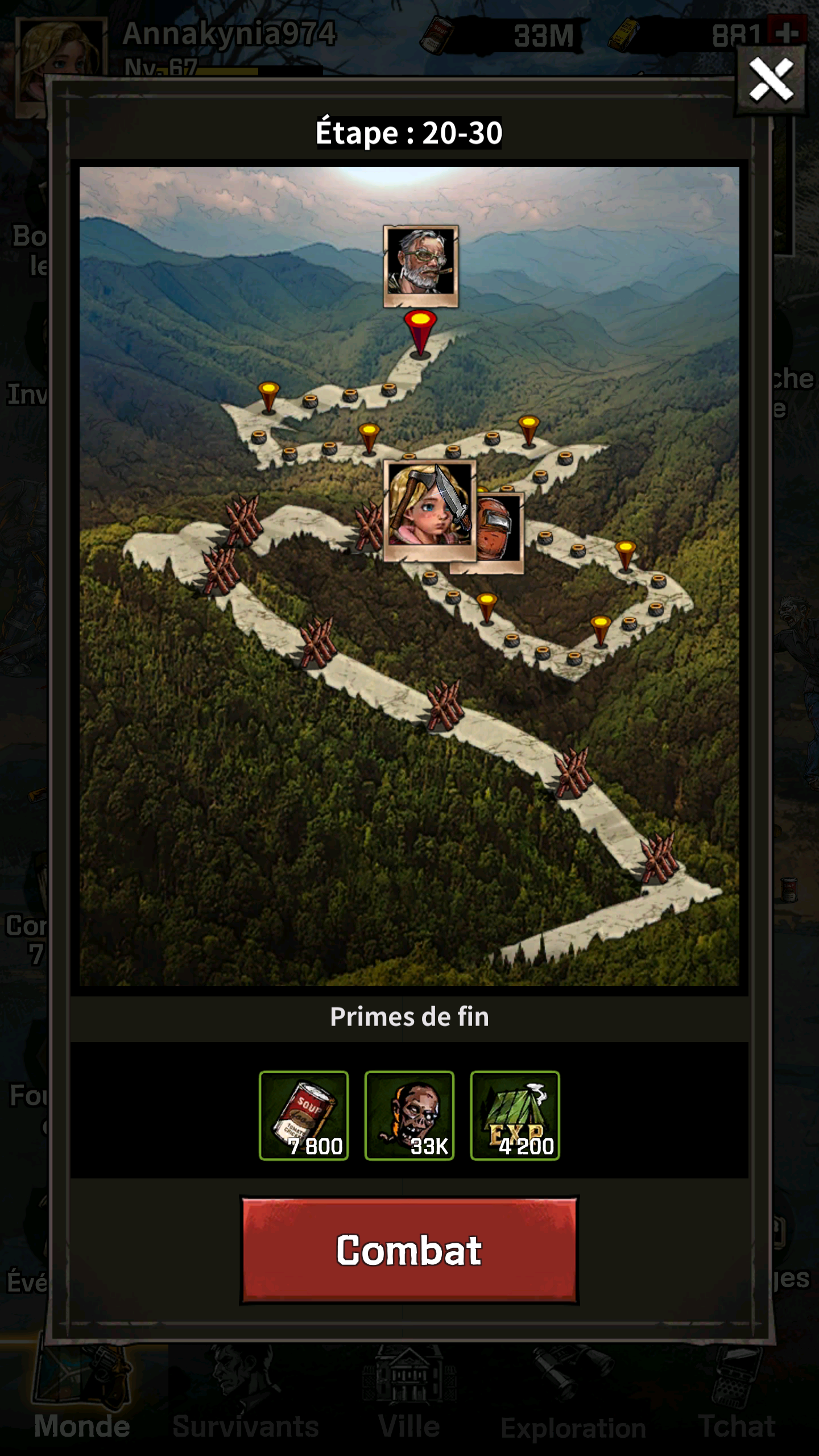Select the old man boss portrait on the map

(x=421, y=266)
